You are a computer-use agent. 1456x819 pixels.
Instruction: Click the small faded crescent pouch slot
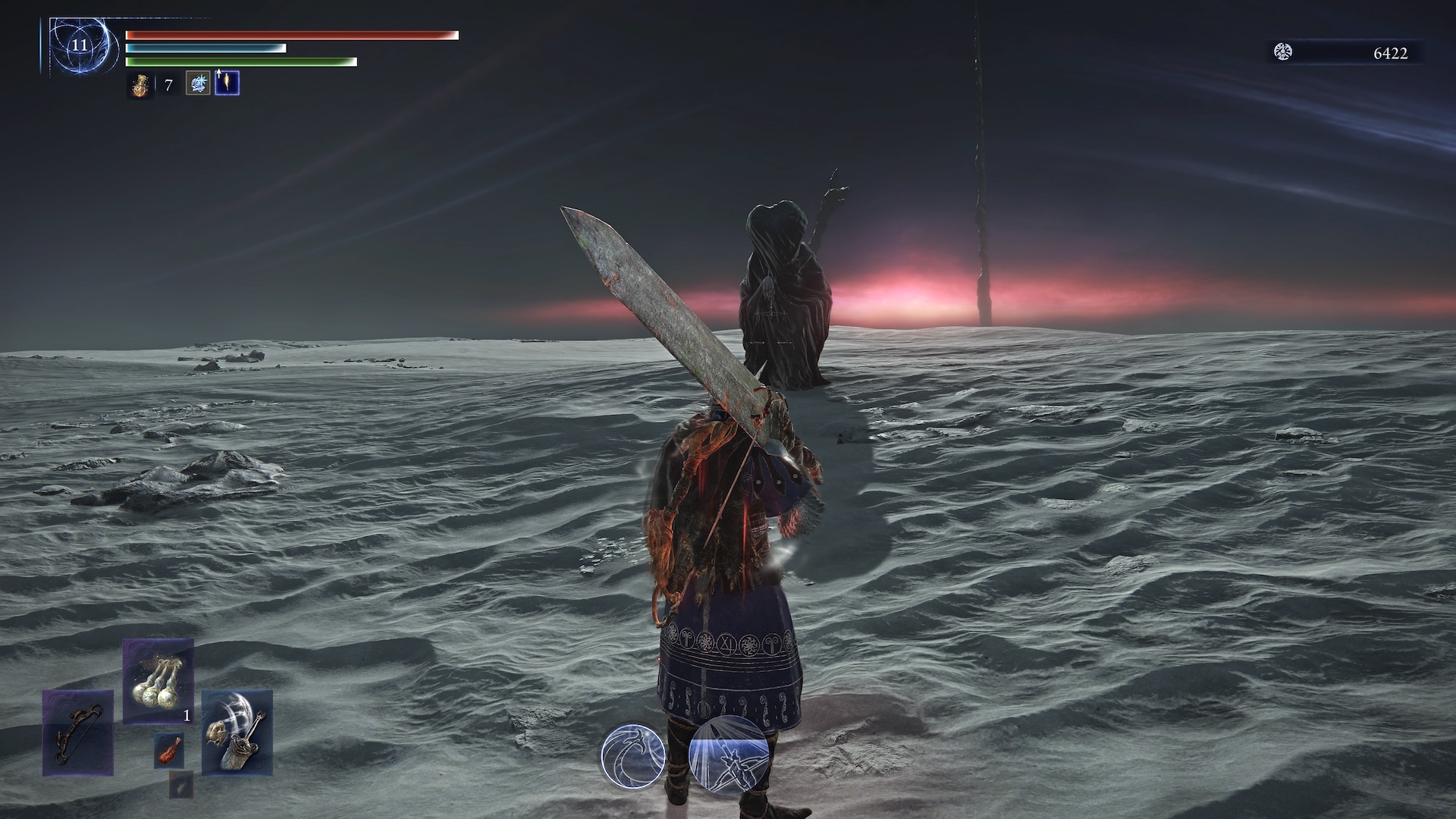(x=180, y=785)
